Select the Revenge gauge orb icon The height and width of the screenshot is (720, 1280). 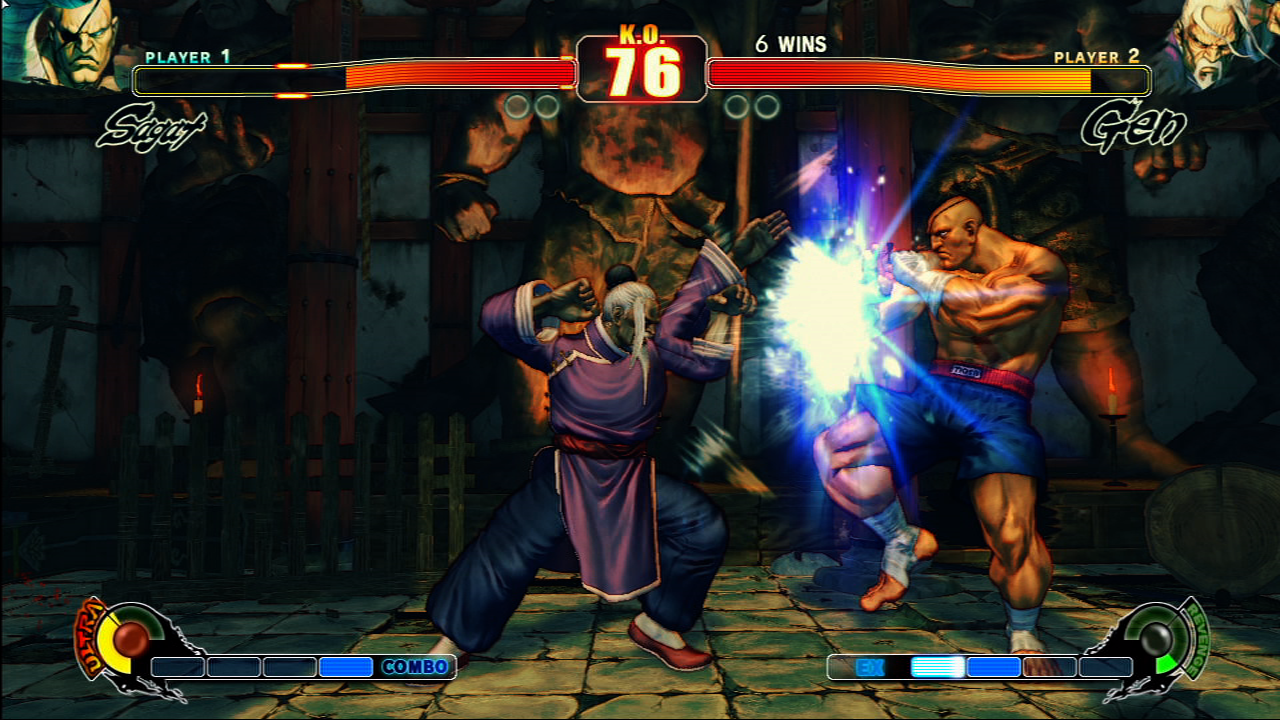[x=1157, y=638]
